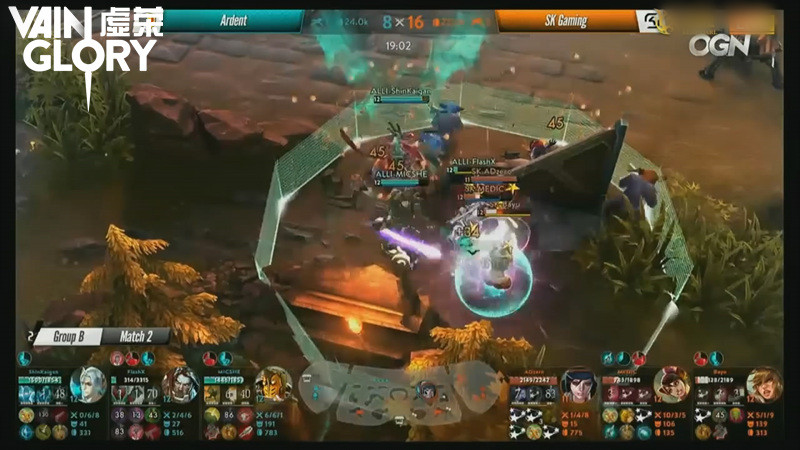800x450 pixels.
Task: Select MICSHE's hero portrait
Action: pos(273,385)
